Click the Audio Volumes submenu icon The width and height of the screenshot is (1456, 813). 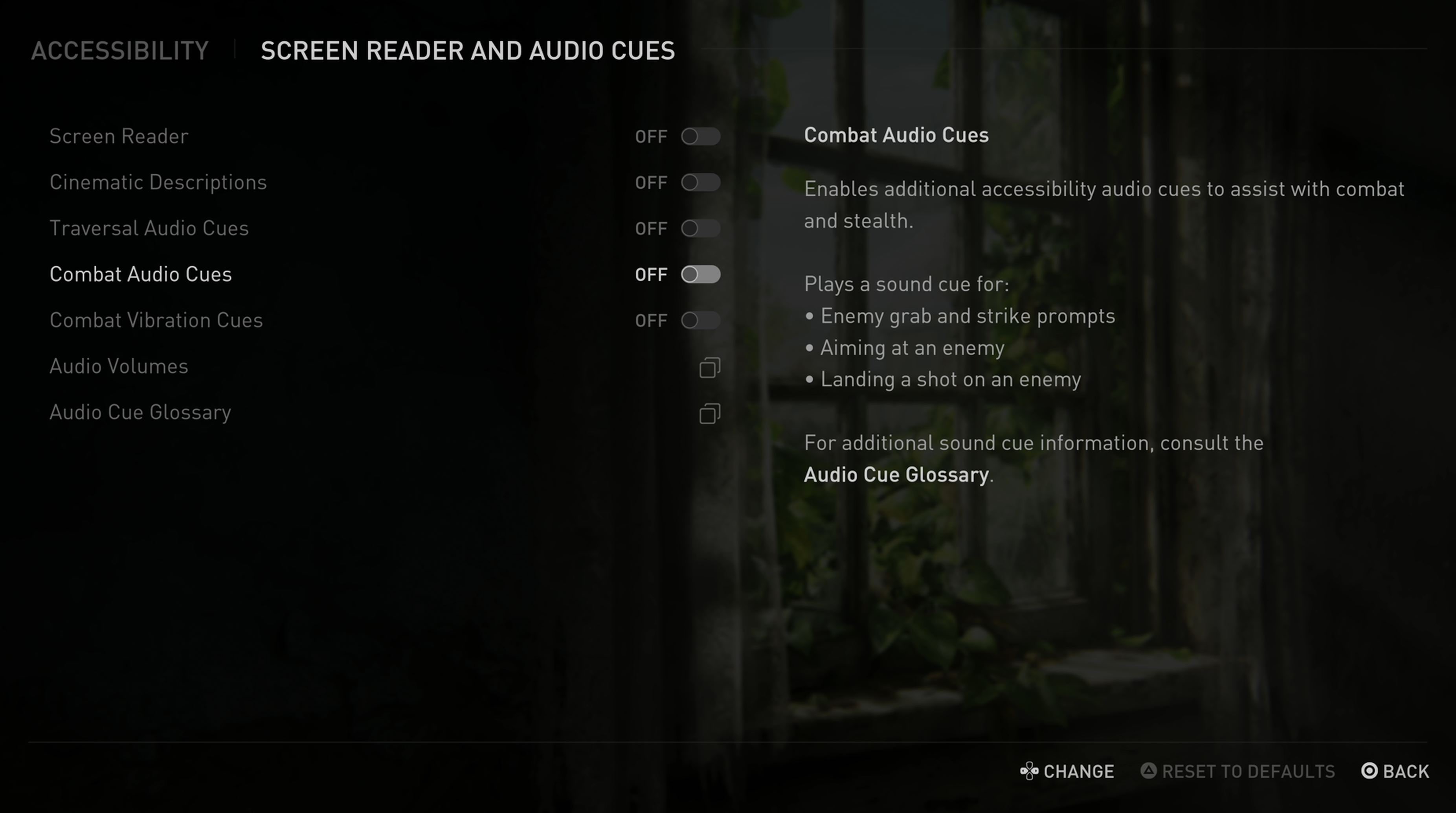710,367
